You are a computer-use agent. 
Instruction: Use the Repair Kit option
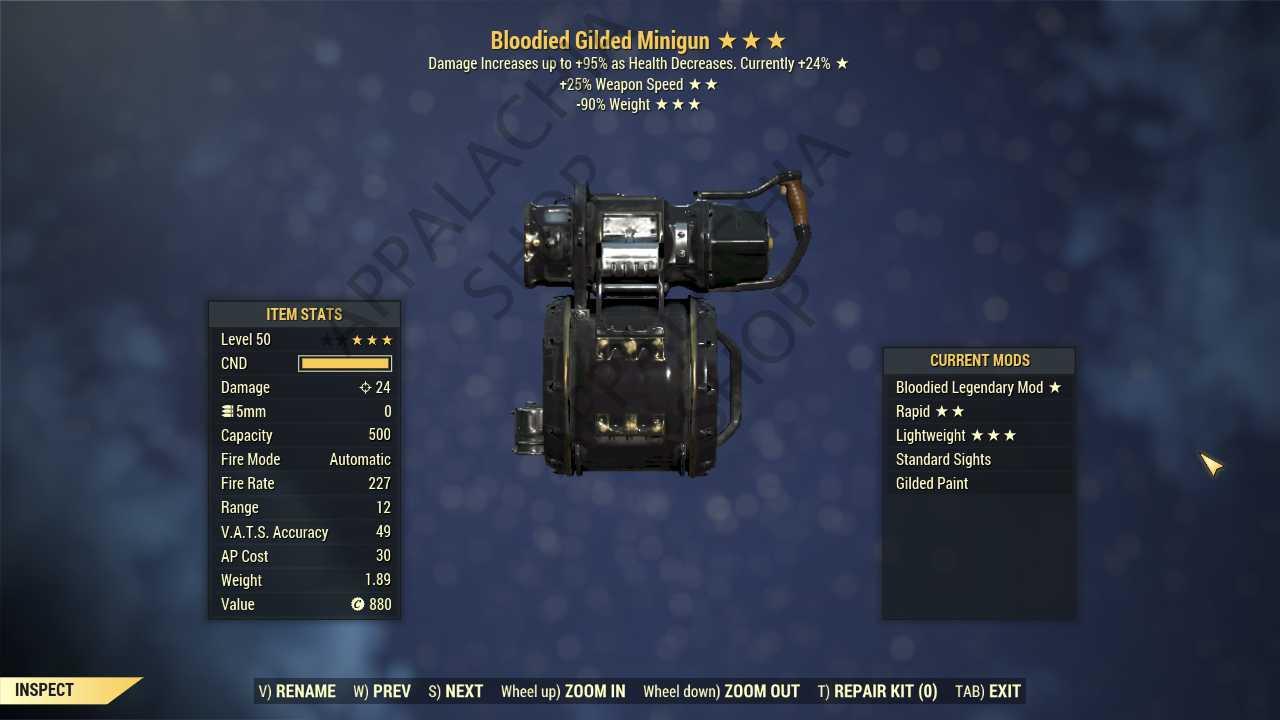click(877, 691)
